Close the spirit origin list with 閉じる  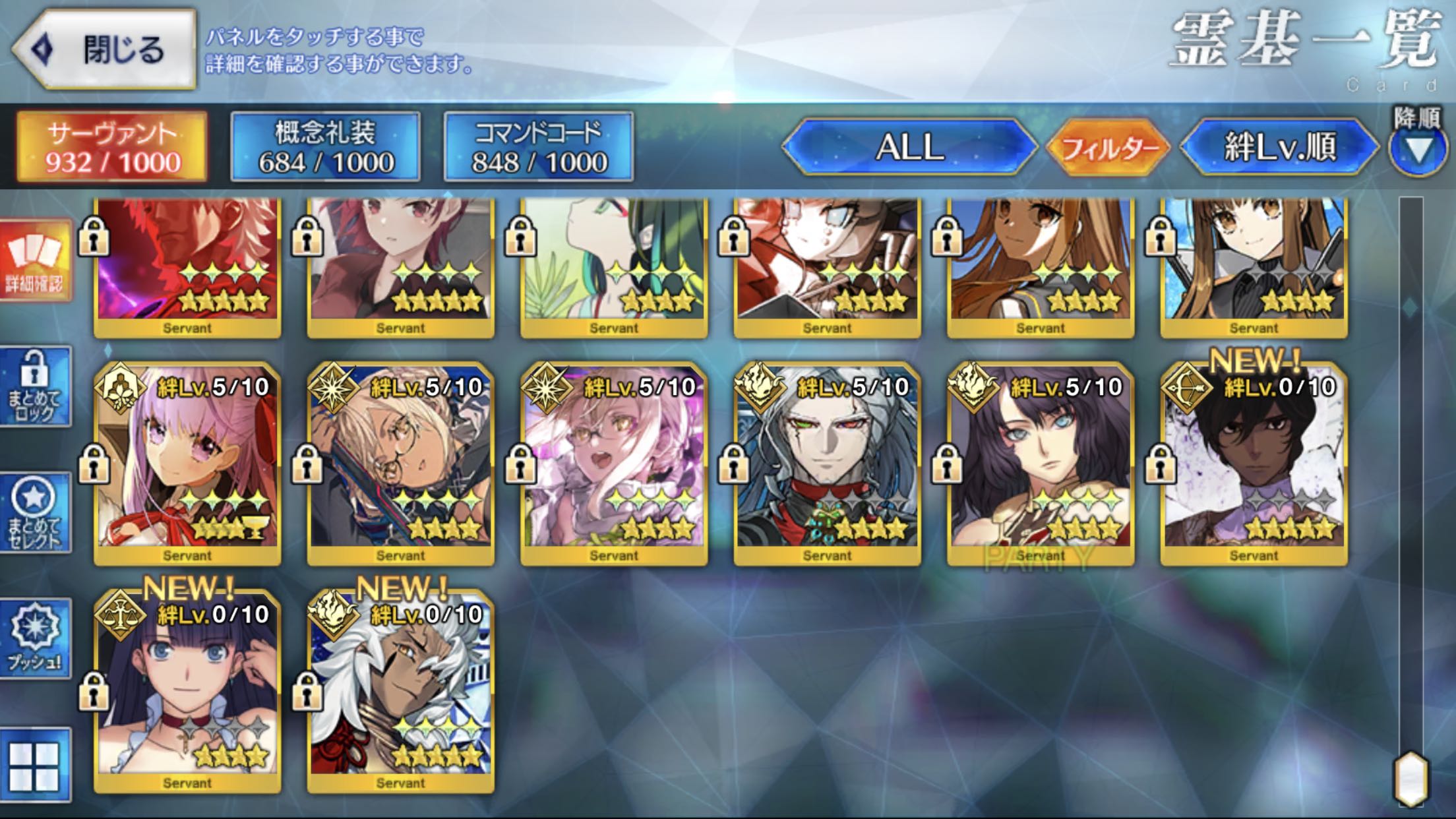[x=106, y=50]
